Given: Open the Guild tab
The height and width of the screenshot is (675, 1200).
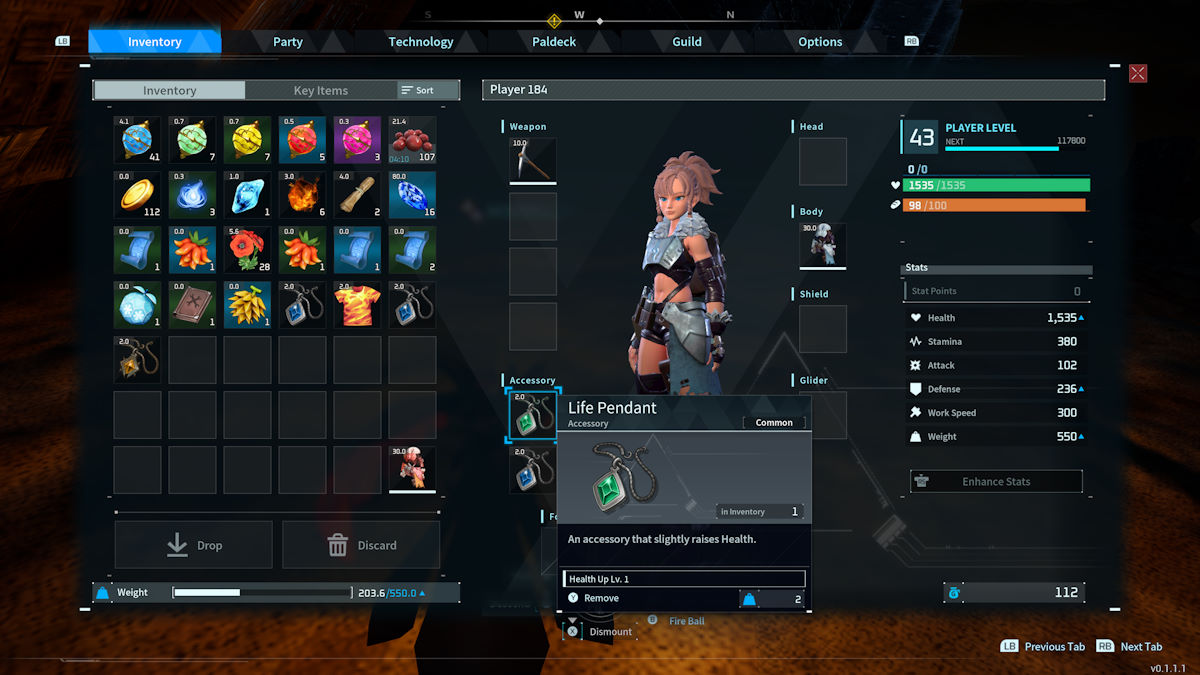Looking at the screenshot, I should pyautogui.click(x=687, y=42).
